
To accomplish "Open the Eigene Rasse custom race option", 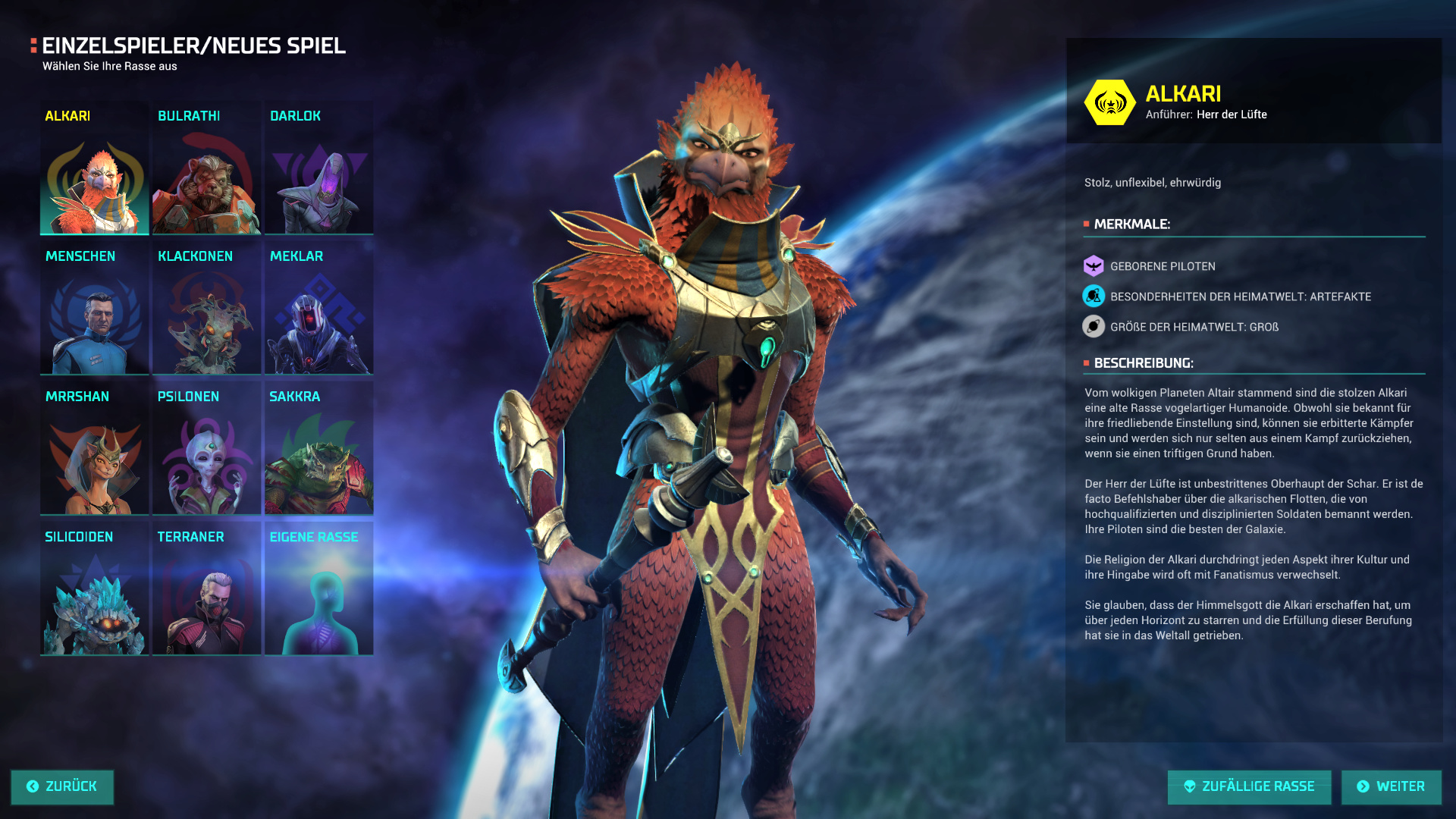I will pos(318,590).
